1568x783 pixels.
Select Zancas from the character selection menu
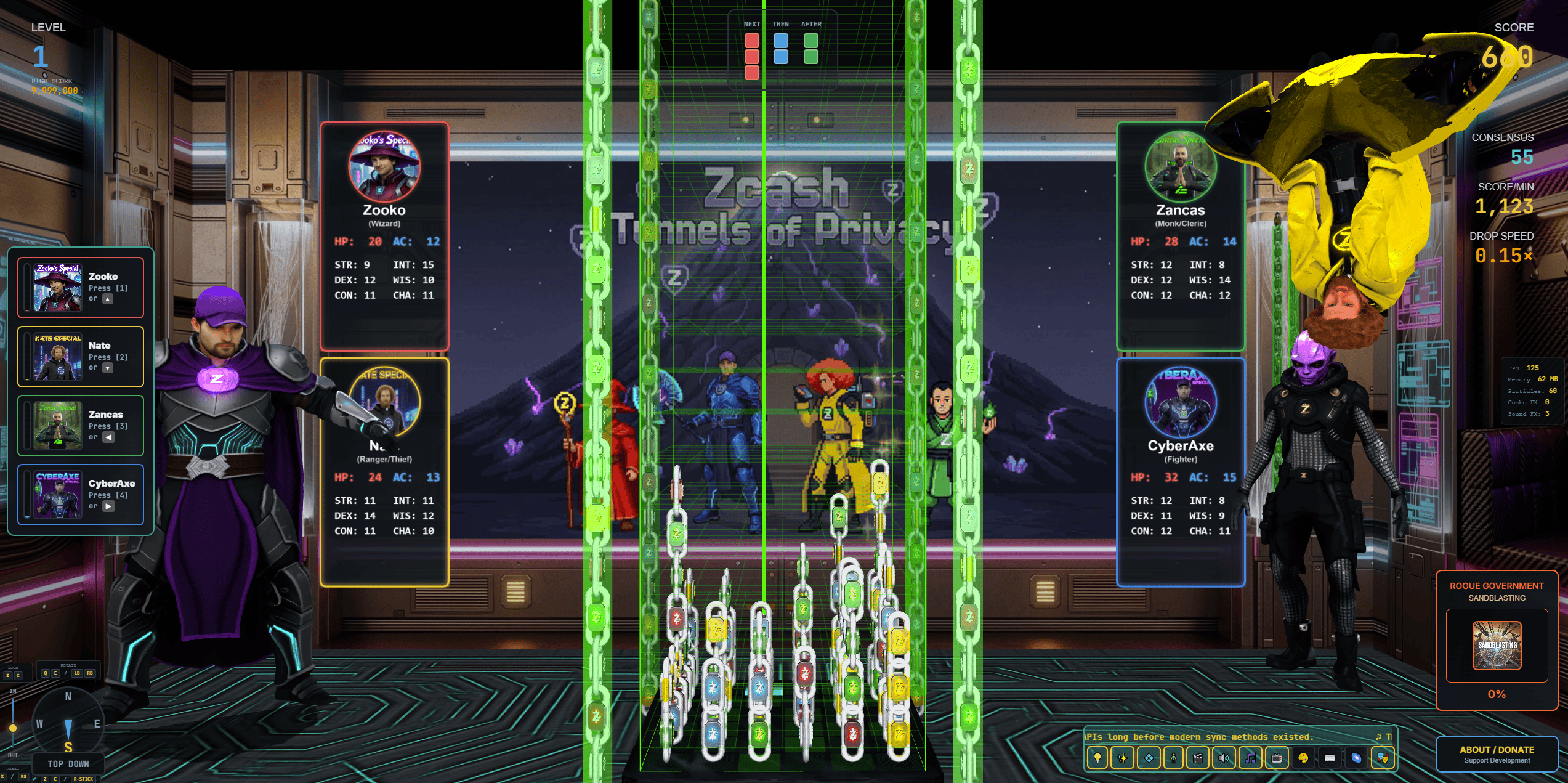[80, 426]
